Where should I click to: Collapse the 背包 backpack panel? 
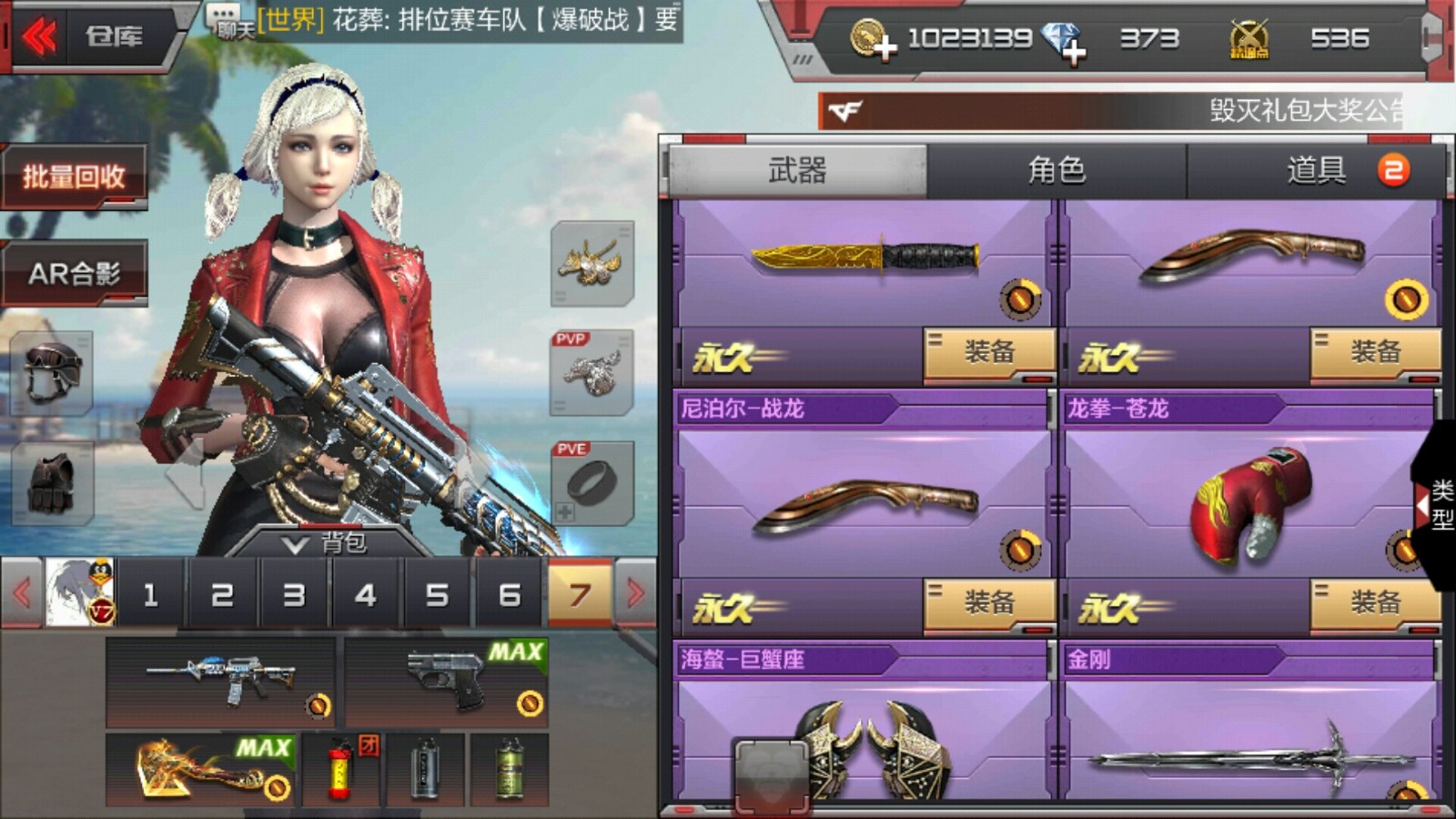point(326,543)
